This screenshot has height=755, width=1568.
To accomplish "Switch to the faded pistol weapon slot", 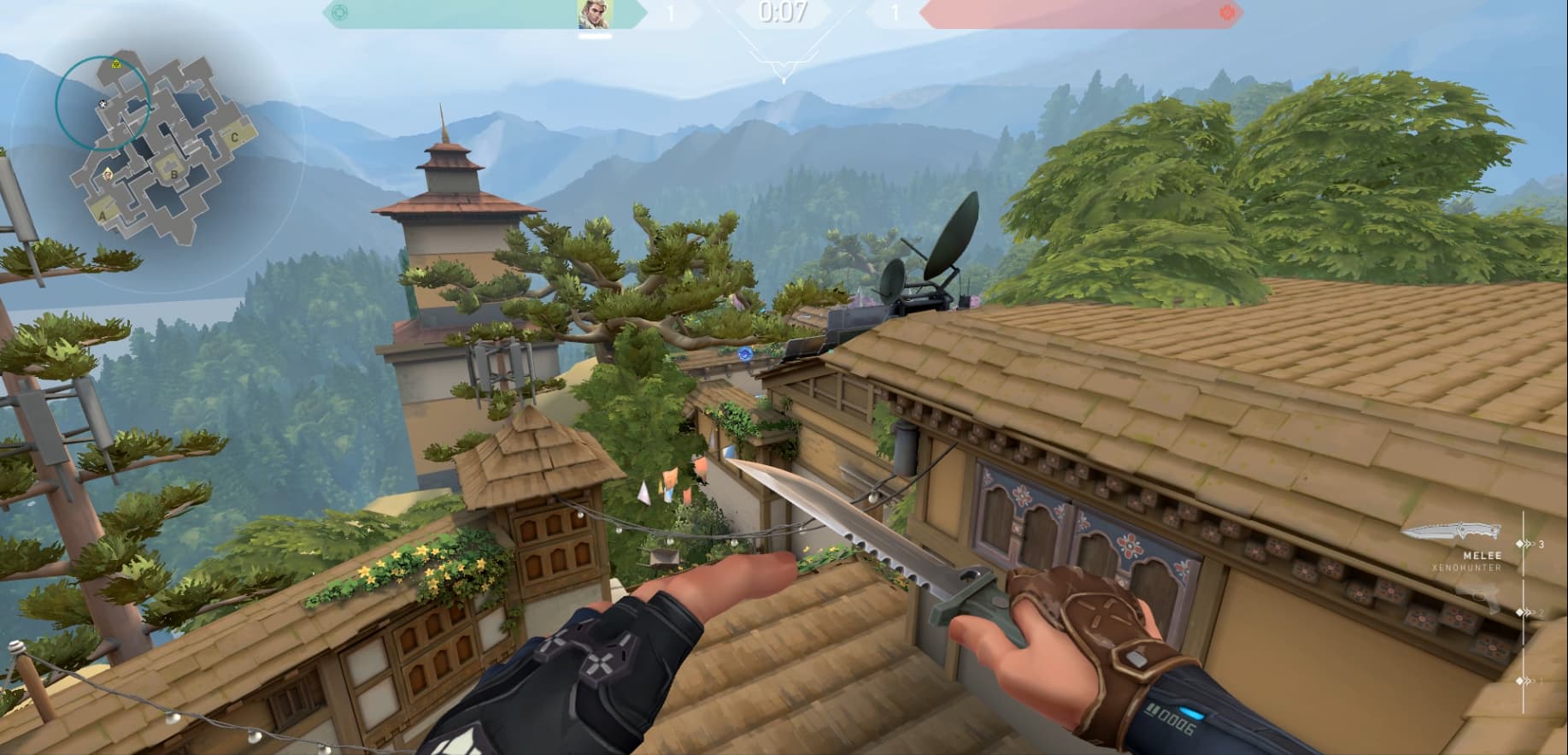I will click(1478, 599).
